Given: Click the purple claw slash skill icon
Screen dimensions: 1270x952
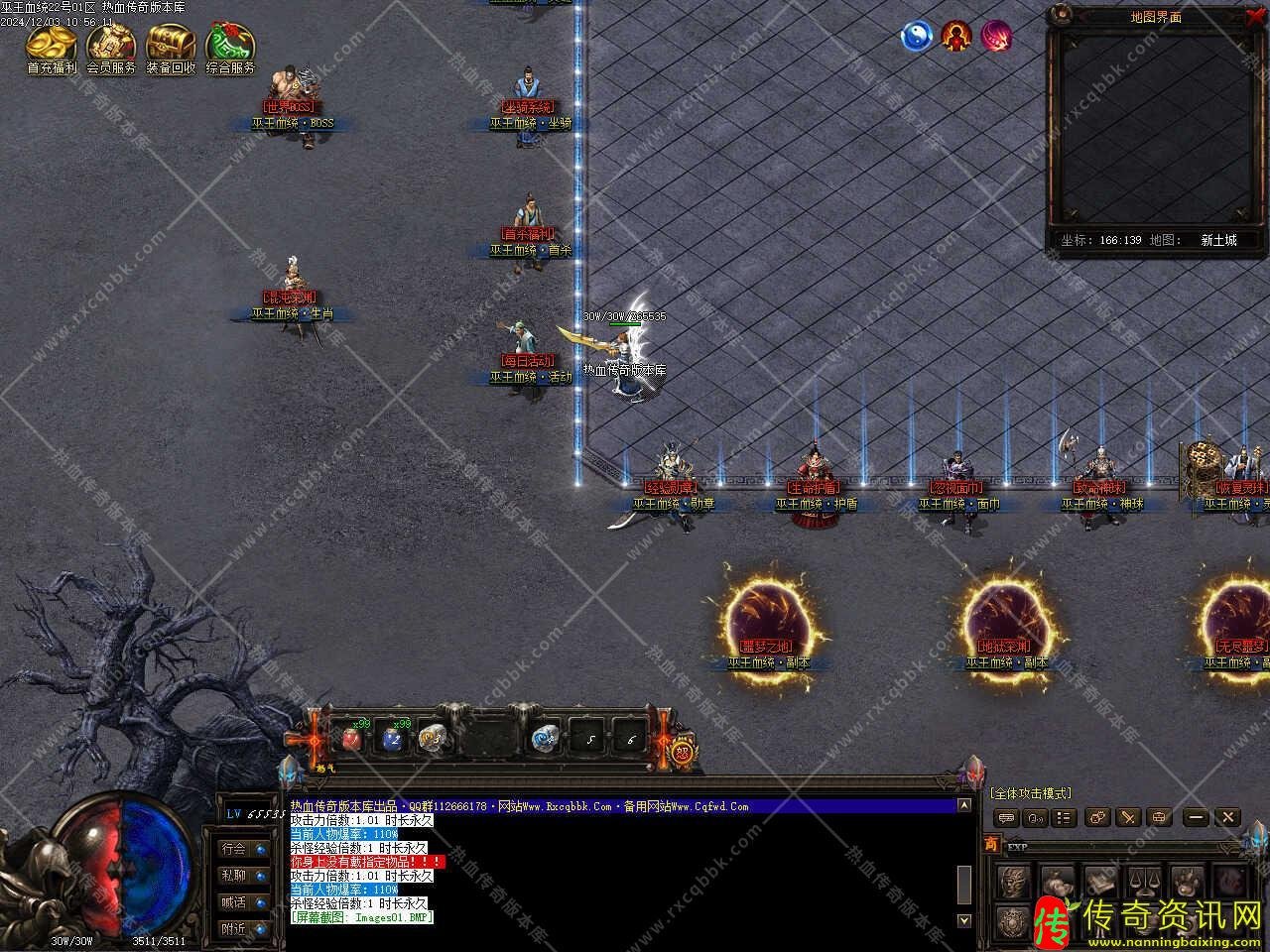Looking at the screenshot, I should tap(996, 37).
